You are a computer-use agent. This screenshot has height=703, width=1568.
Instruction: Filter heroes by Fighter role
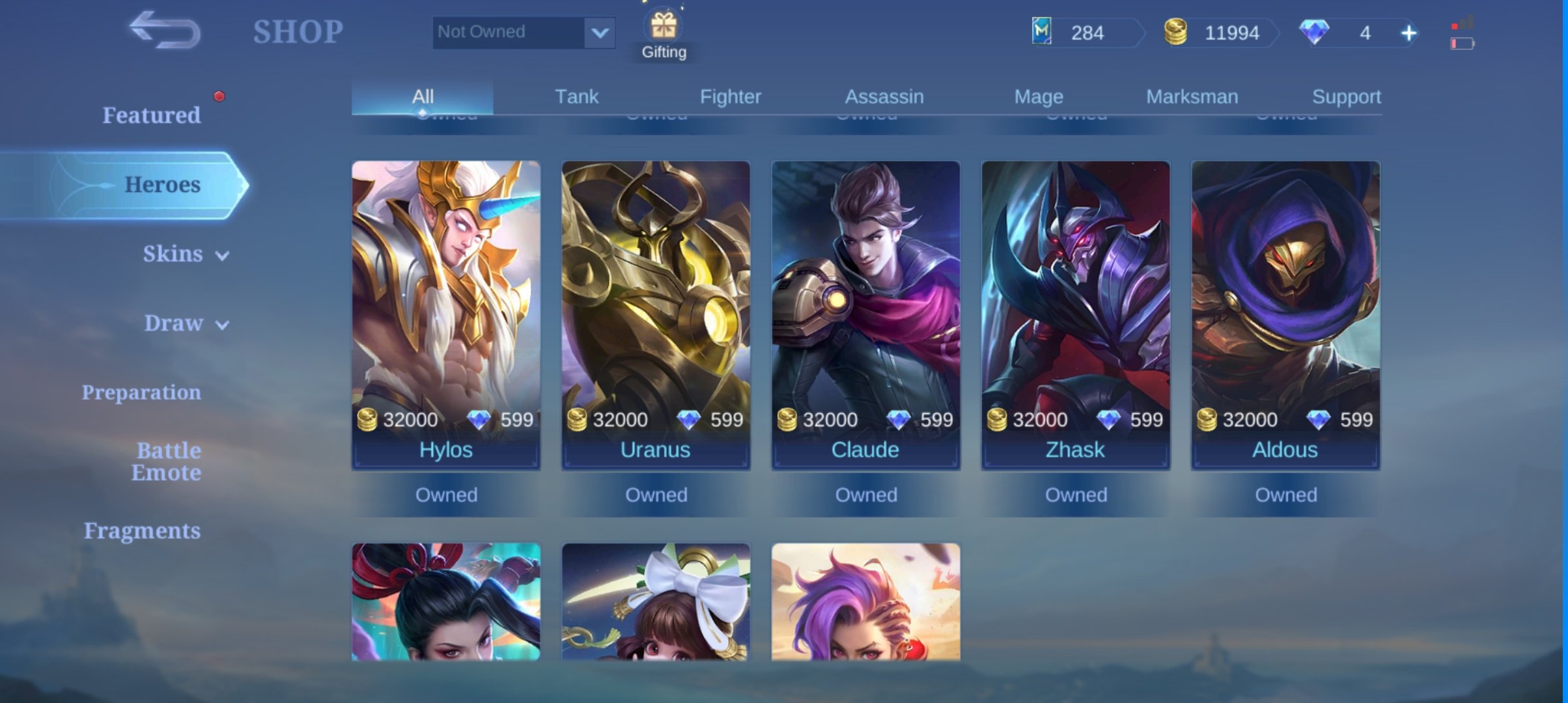pyautogui.click(x=730, y=96)
